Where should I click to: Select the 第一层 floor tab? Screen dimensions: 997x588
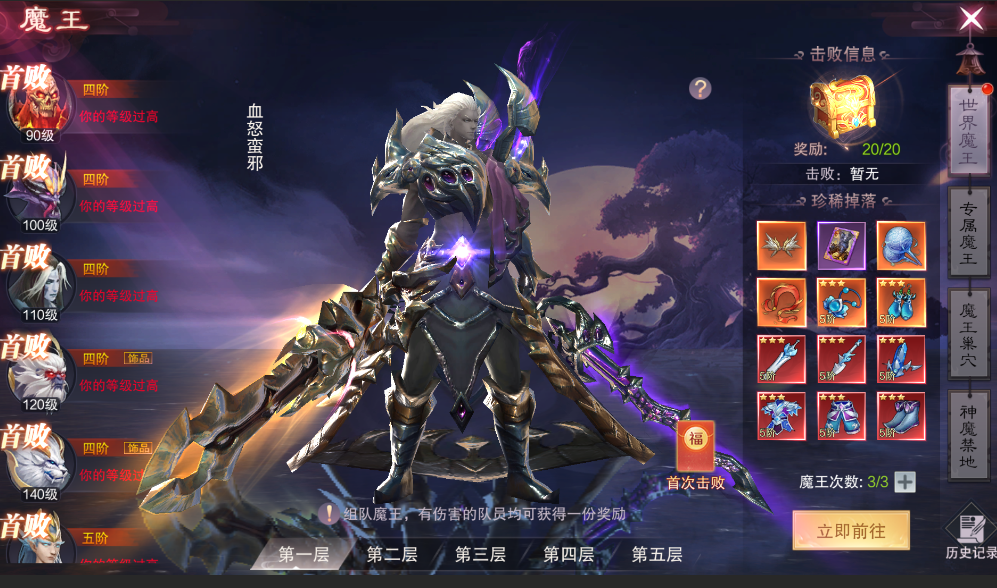click(x=303, y=554)
